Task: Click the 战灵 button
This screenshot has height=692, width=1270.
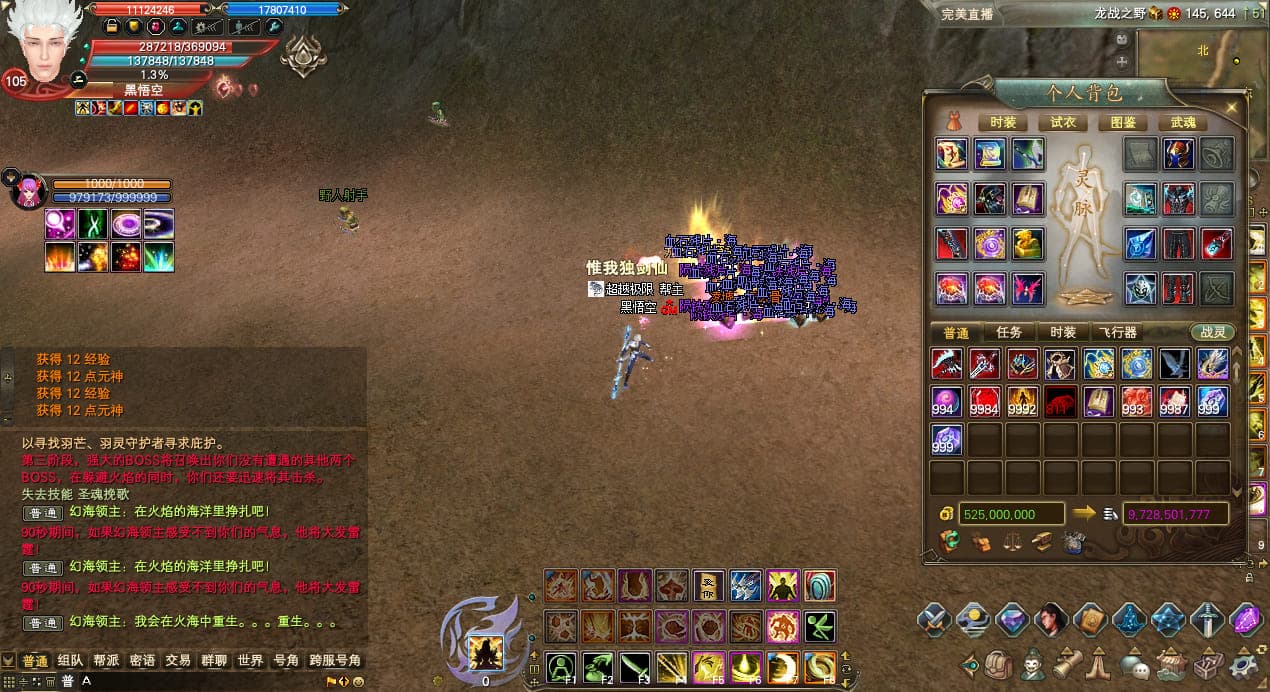Action: pos(1212,333)
